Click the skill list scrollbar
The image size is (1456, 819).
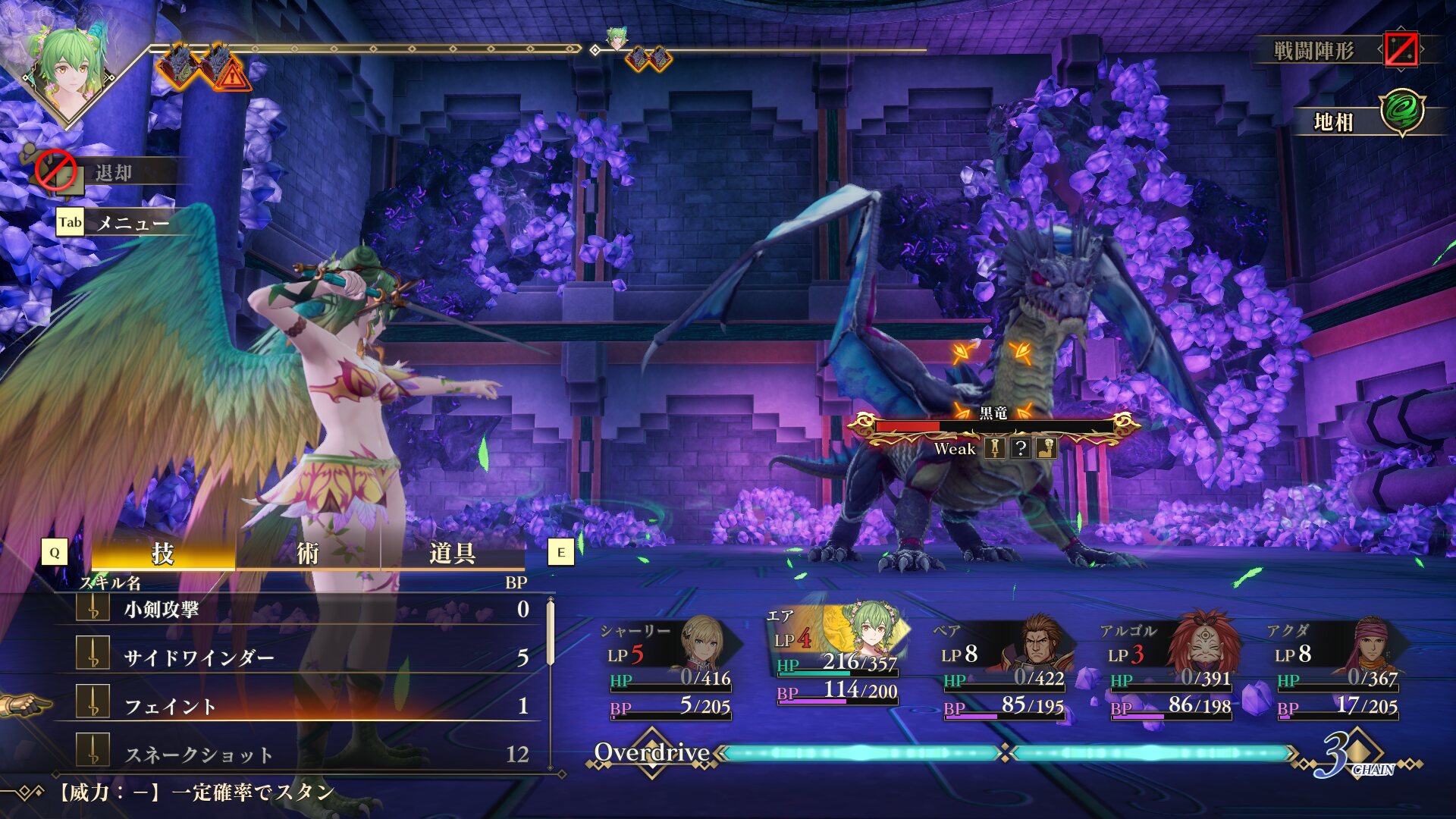pyautogui.click(x=551, y=633)
